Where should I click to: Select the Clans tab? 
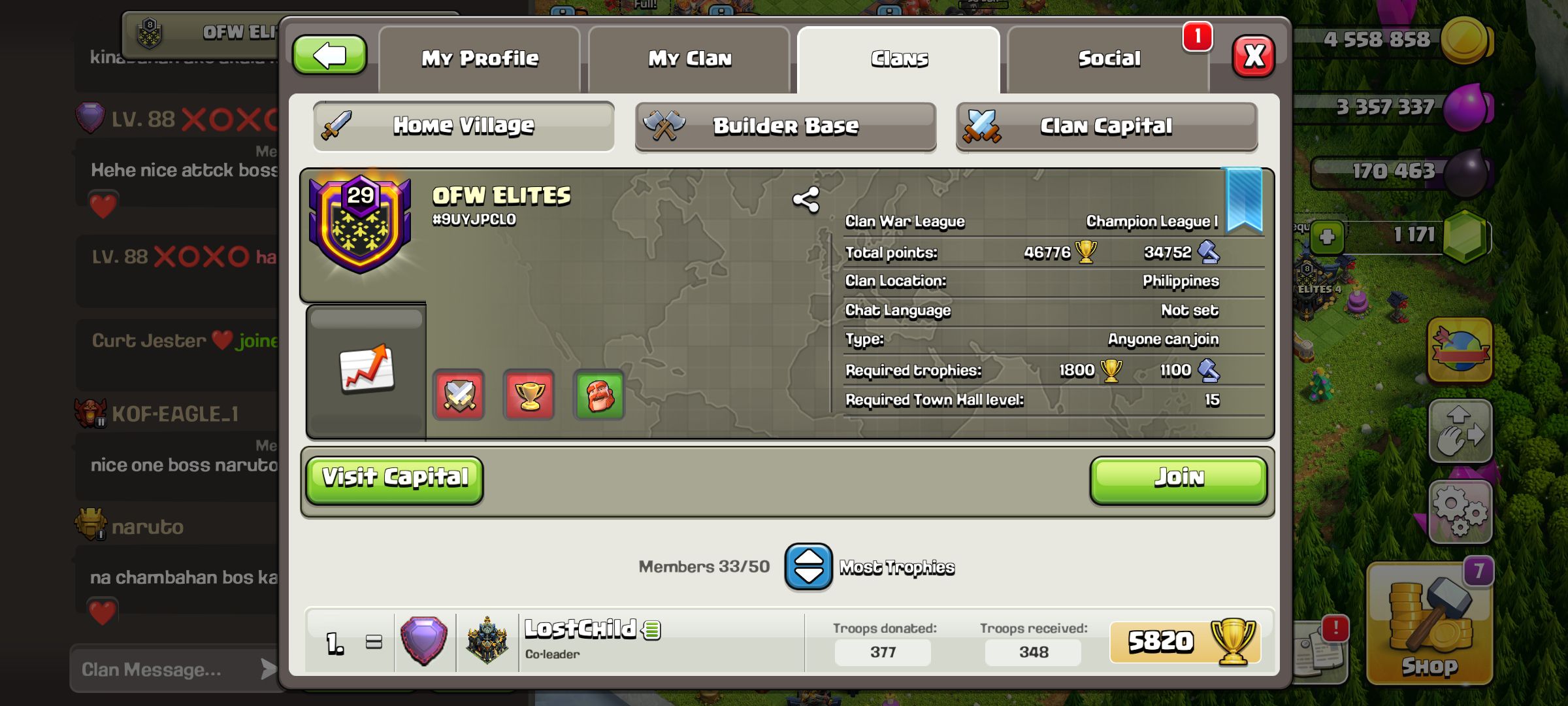click(x=899, y=59)
